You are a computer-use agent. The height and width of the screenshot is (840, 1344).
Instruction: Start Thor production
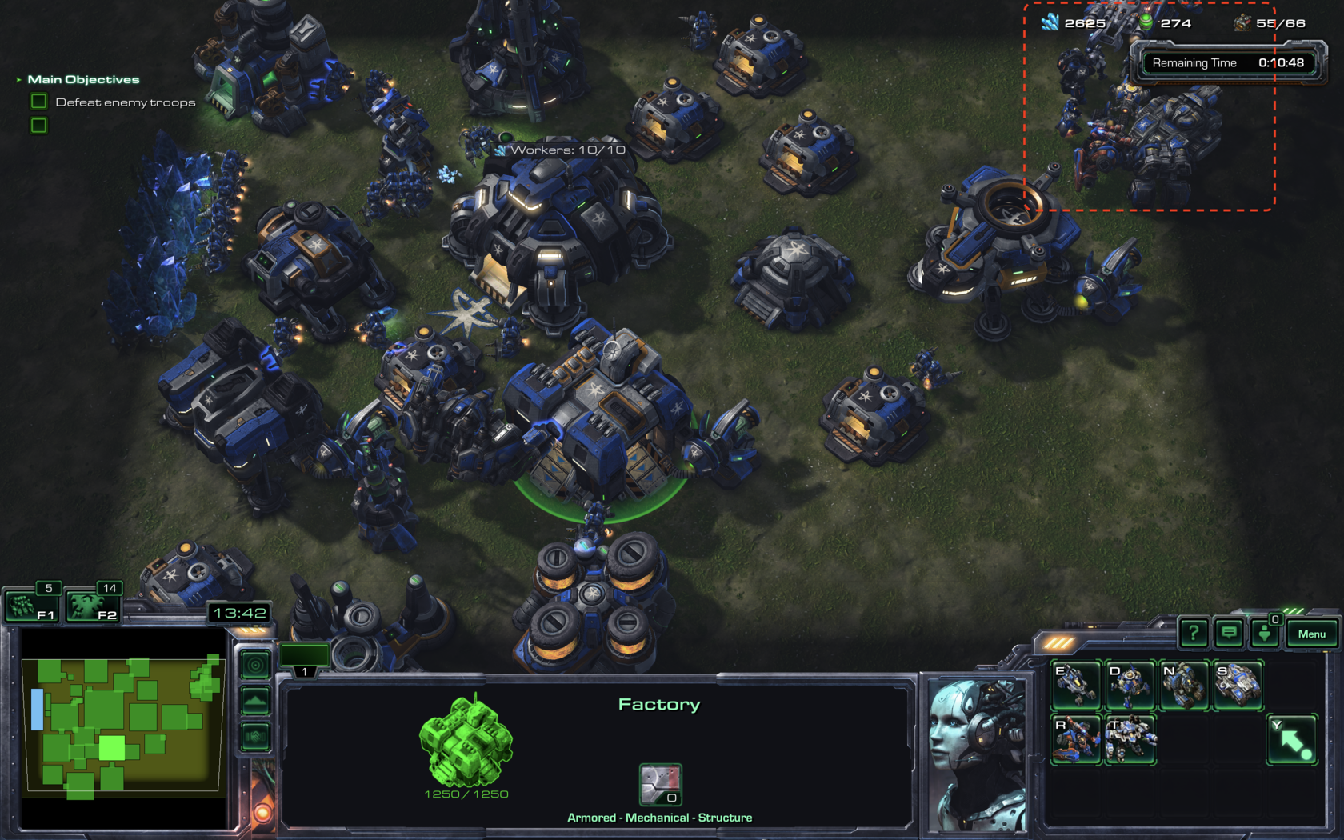click(x=1131, y=739)
